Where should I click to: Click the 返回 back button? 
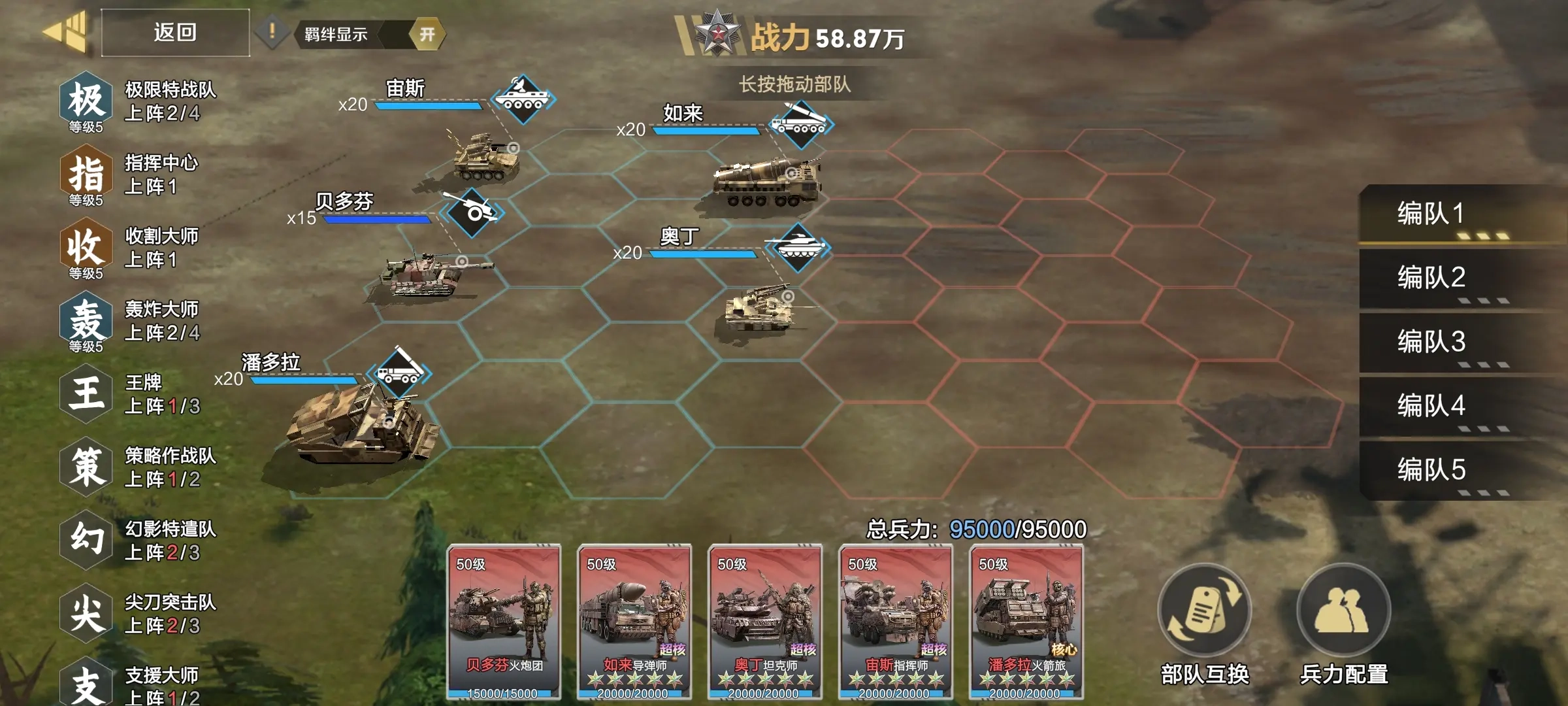point(175,33)
